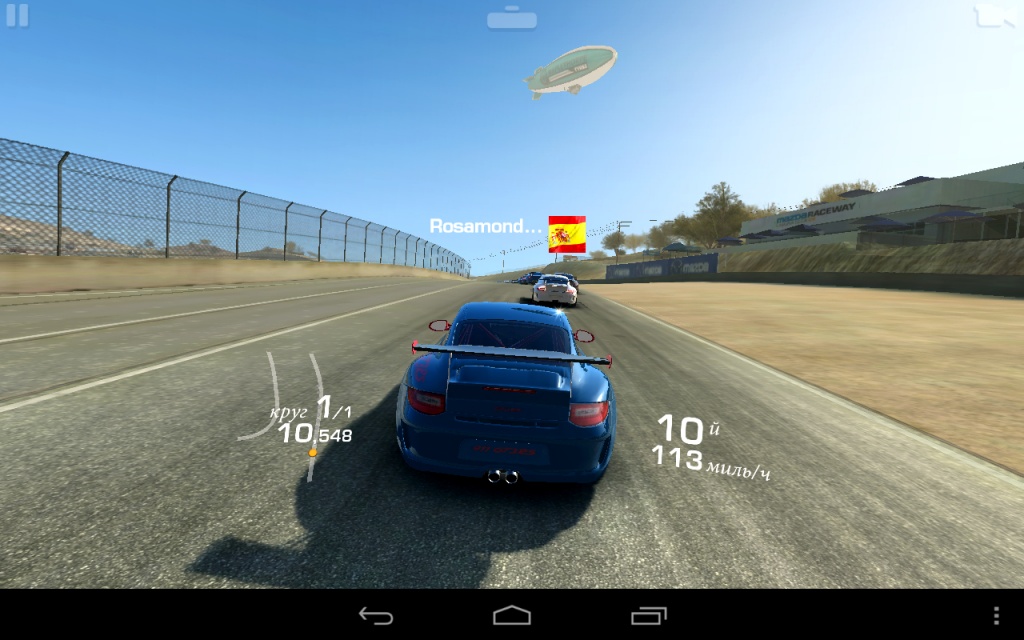The height and width of the screenshot is (640, 1024).
Task: Tap the Android back button
Action: 376,615
